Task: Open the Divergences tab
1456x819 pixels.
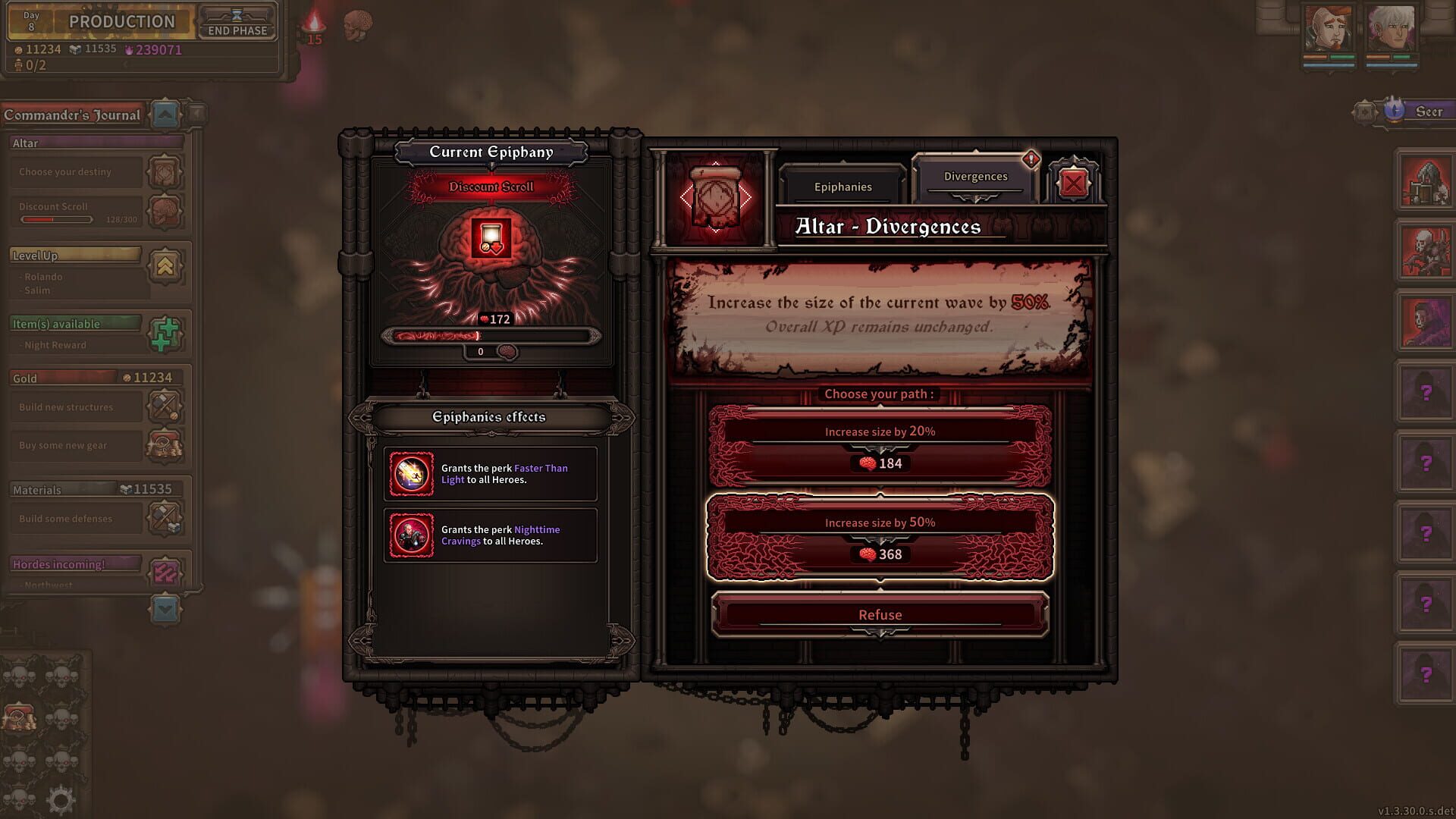Action: point(974,176)
